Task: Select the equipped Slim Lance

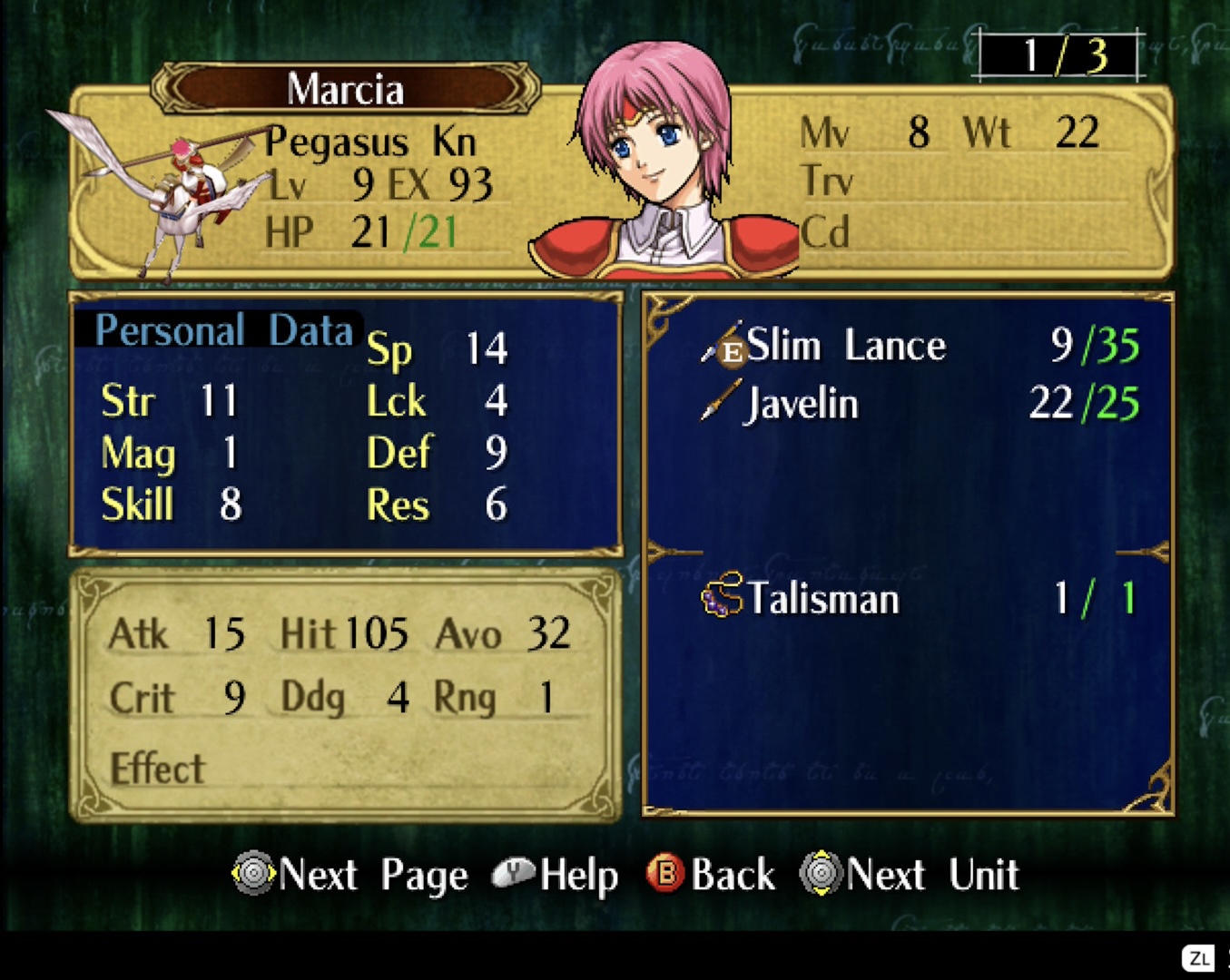Action: pos(845,346)
